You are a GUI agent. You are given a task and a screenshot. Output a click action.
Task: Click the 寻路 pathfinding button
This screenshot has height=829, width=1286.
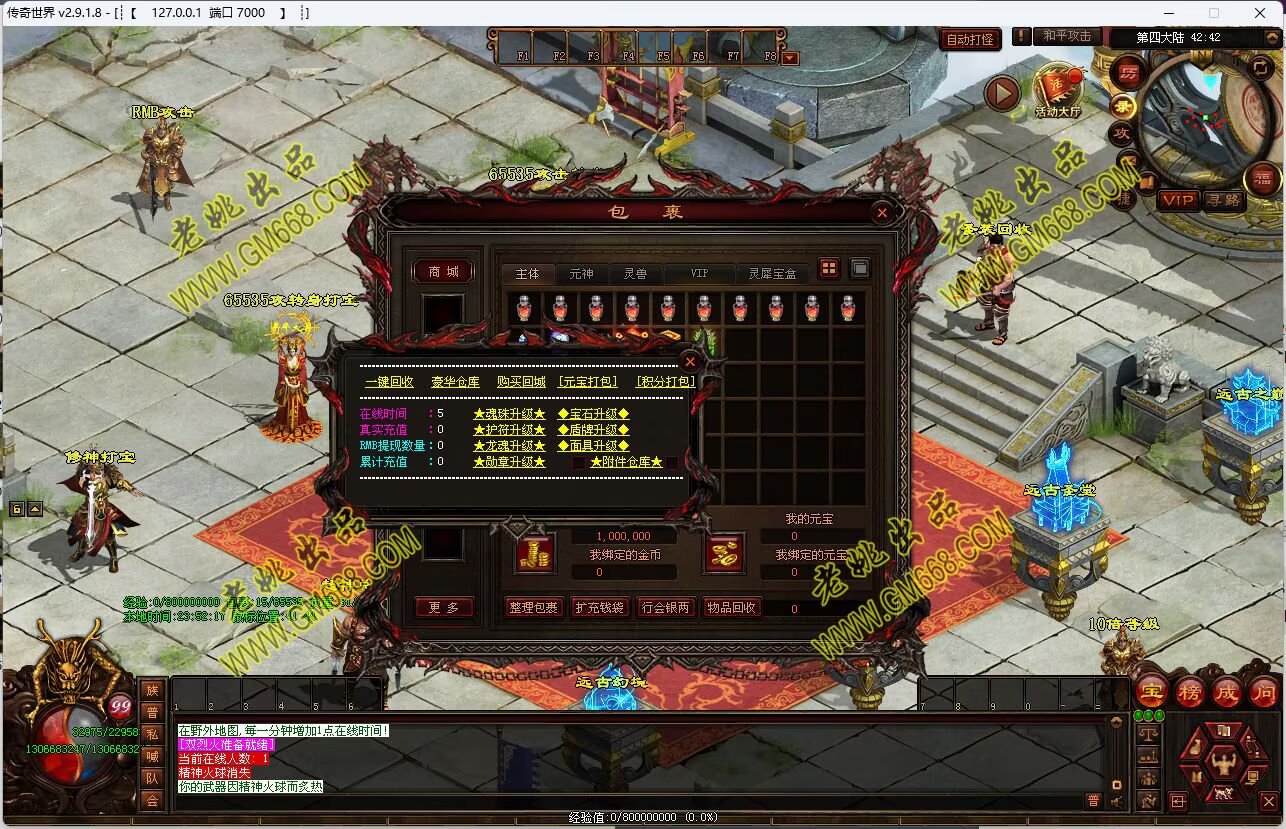tap(1222, 200)
